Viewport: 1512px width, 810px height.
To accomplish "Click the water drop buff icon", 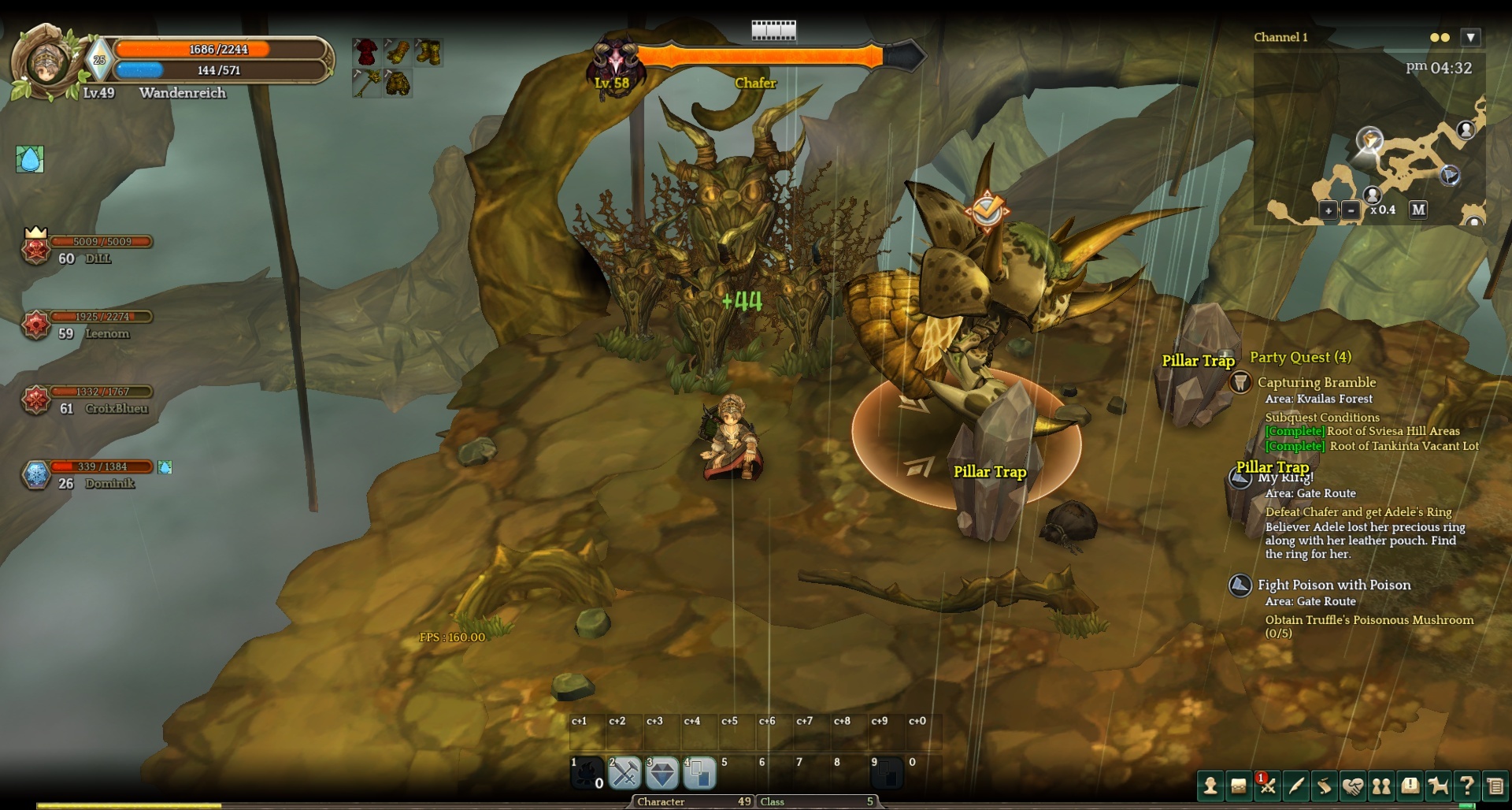I will pyautogui.click(x=30, y=159).
